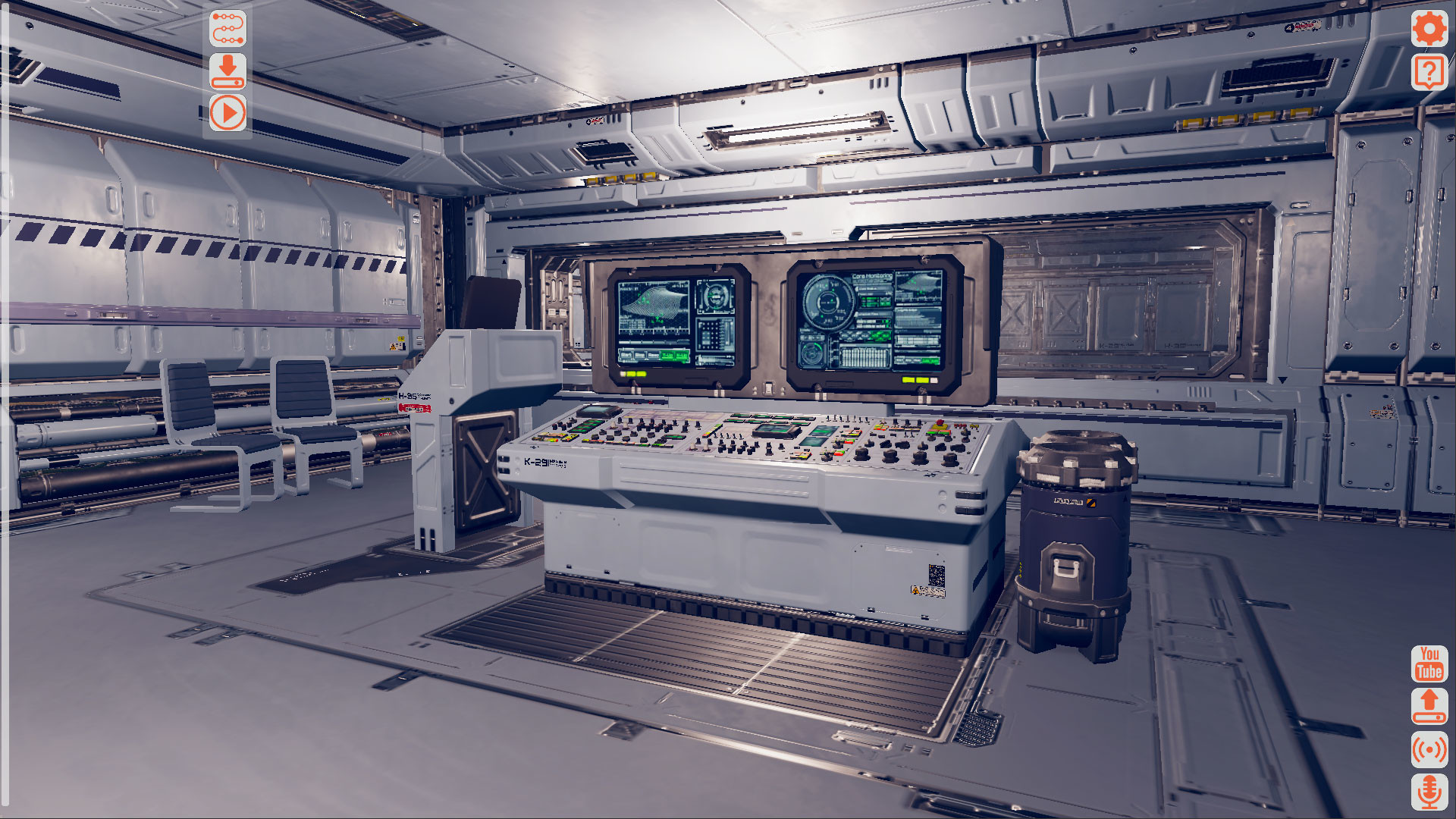Screen dimensions: 1456x819
Task: Open the settings gear icon
Action: (x=1429, y=30)
